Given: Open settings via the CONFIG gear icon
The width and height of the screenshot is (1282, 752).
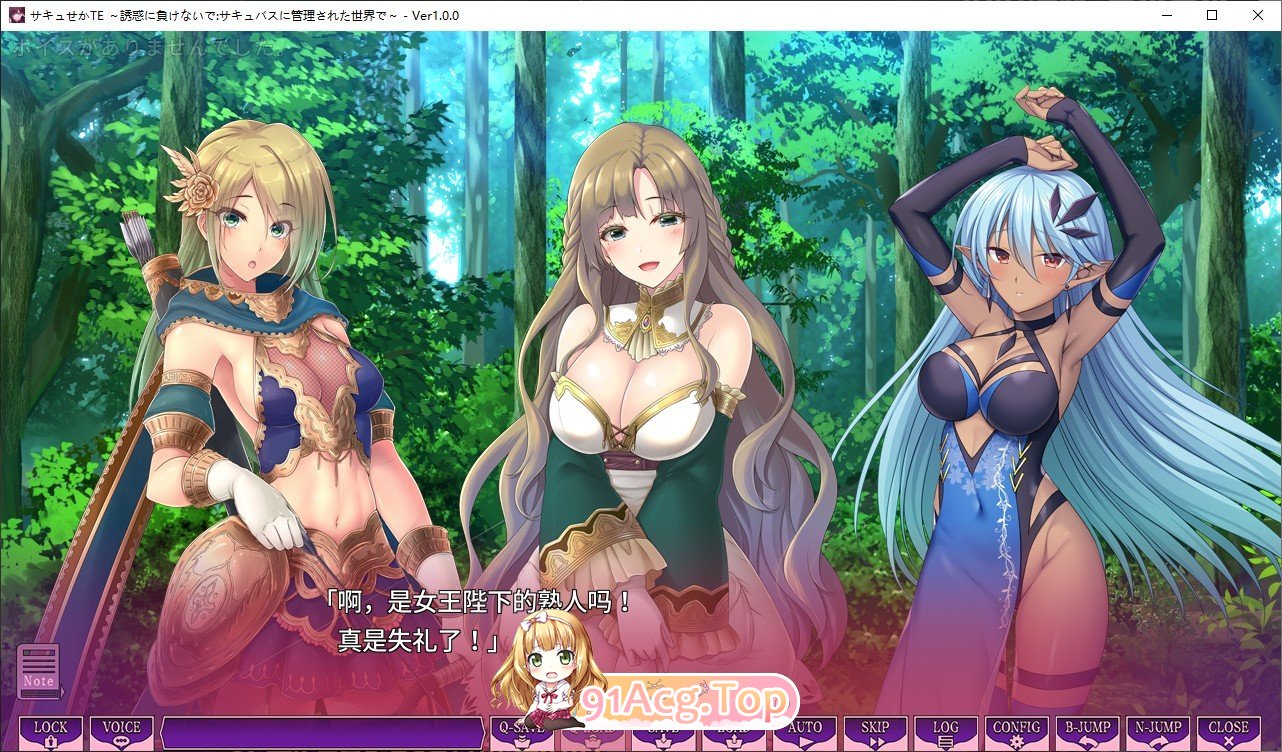Looking at the screenshot, I should click(x=1016, y=730).
